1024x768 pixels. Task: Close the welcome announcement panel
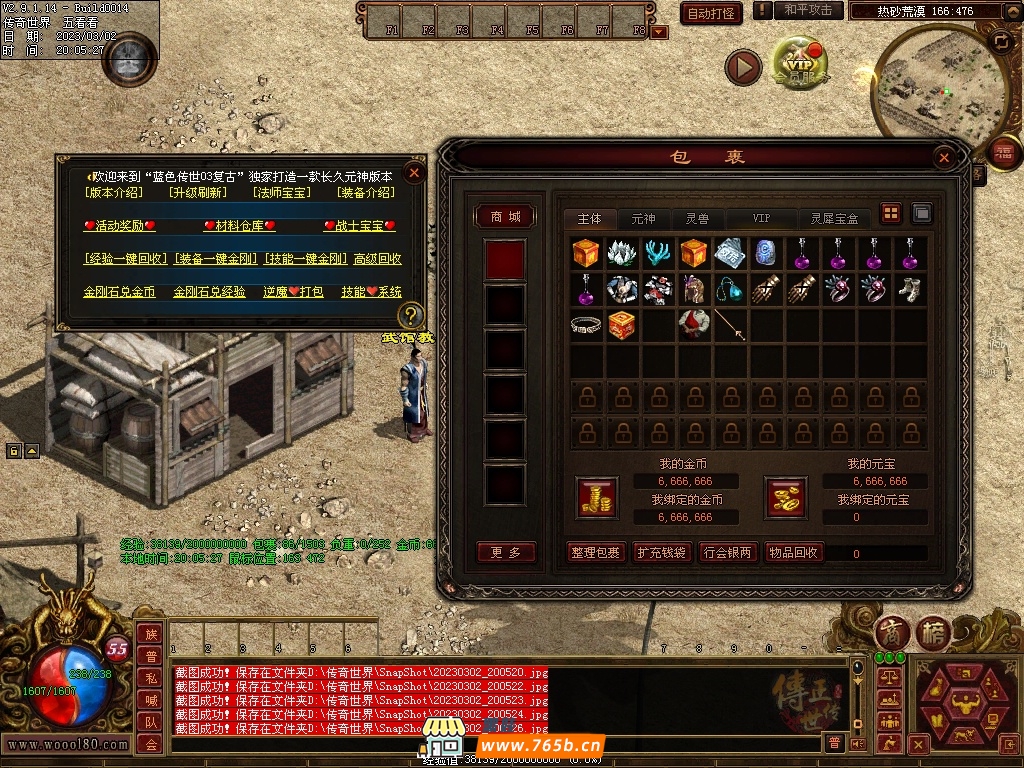pyautogui.click(x=414, y=172)
